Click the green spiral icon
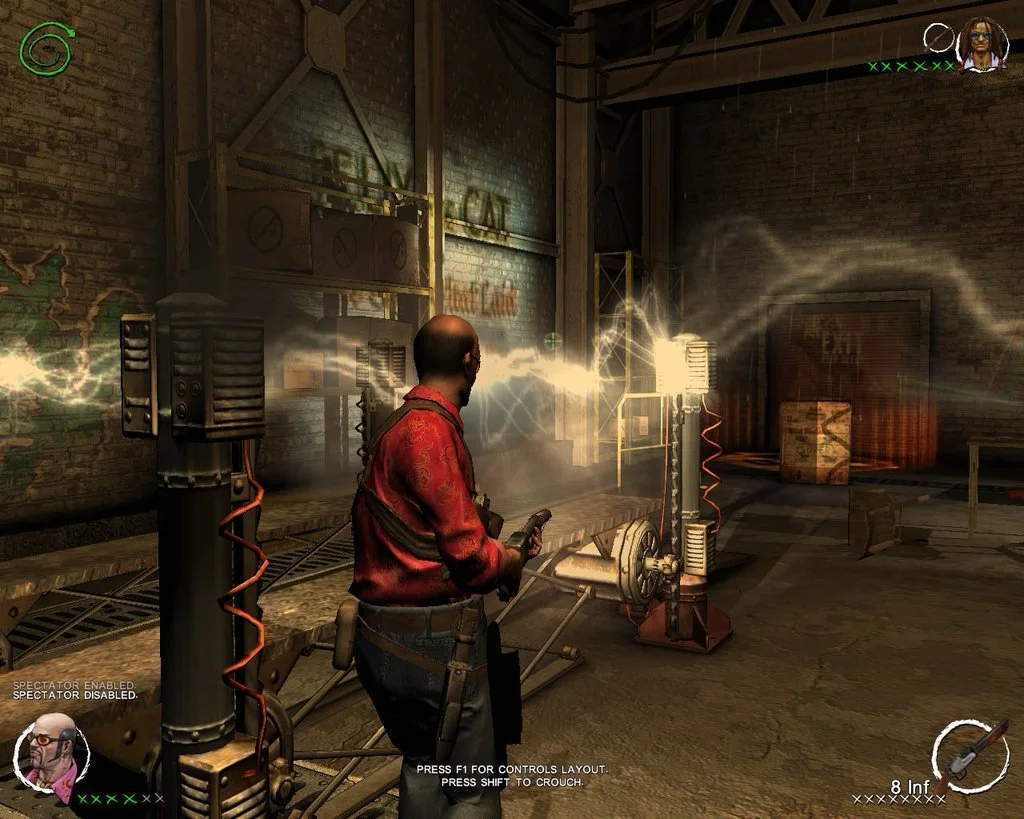Screen dimensions: 1024x819 [43, 47]
